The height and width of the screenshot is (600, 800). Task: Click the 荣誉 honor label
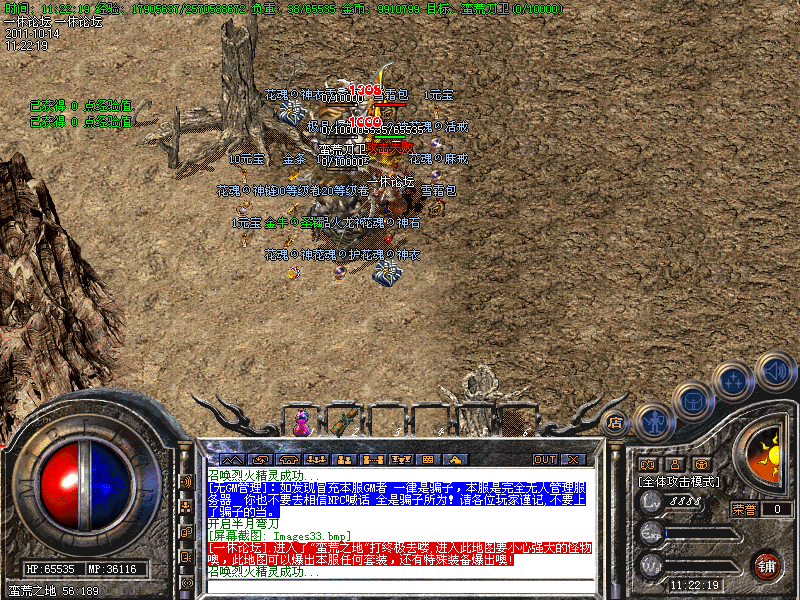pos(744,509)
